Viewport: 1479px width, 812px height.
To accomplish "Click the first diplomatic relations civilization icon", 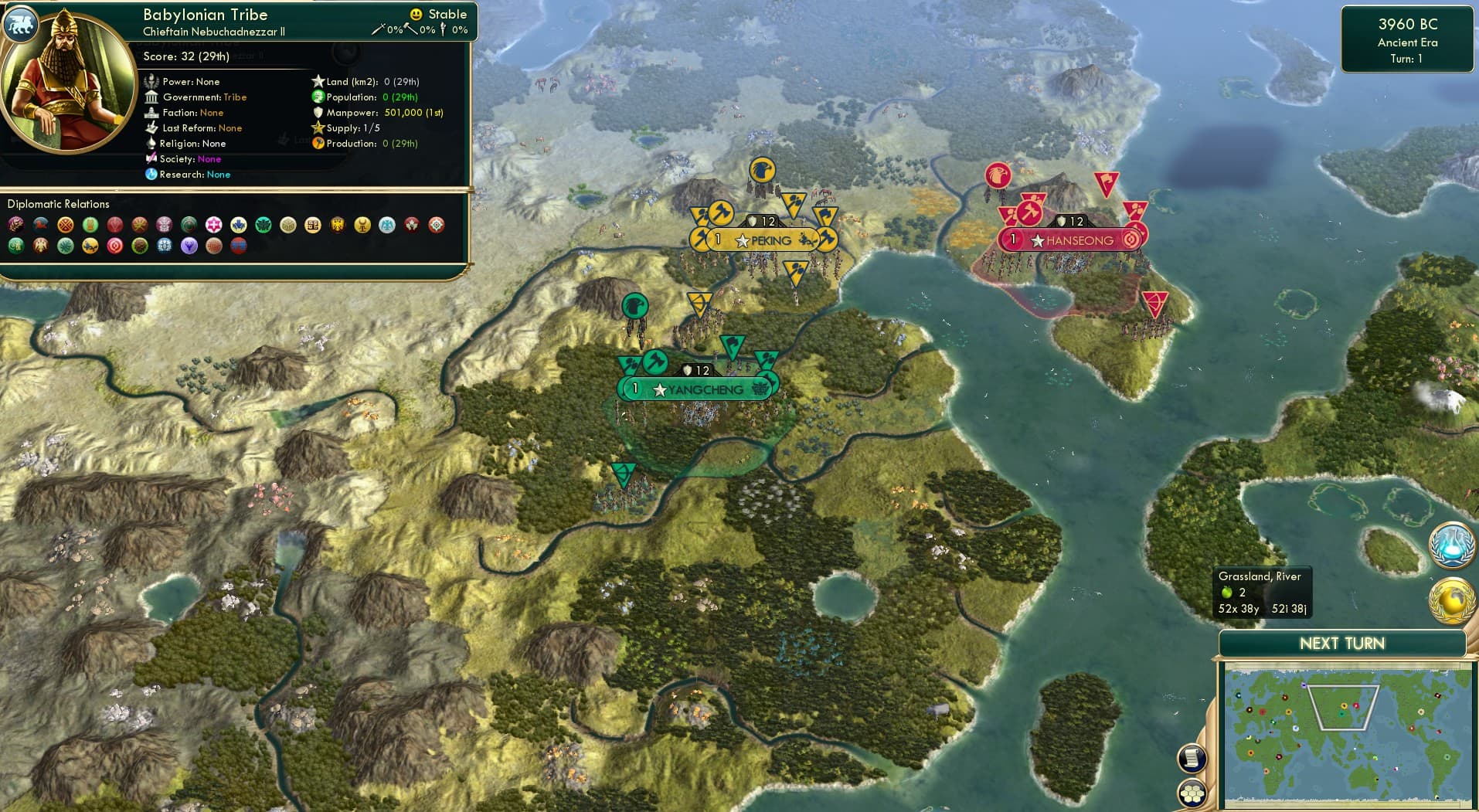I will coord(15,225).
